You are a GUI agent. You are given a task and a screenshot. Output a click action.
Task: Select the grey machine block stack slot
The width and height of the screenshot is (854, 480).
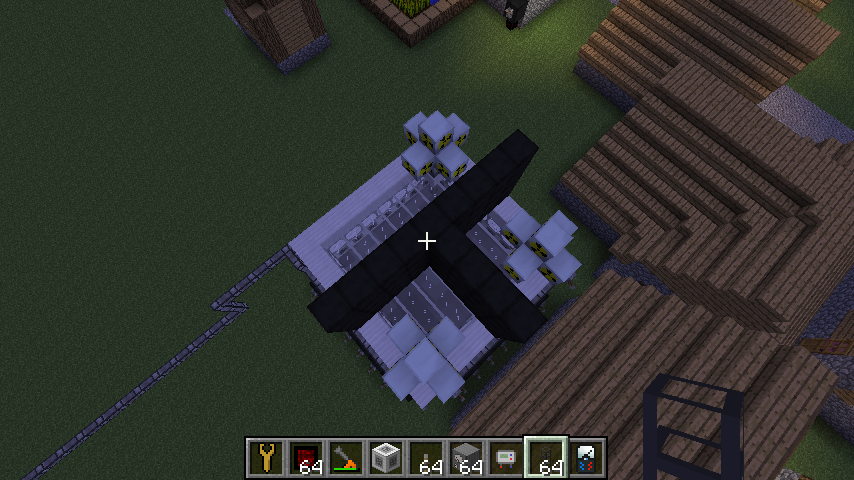[467, 458]
